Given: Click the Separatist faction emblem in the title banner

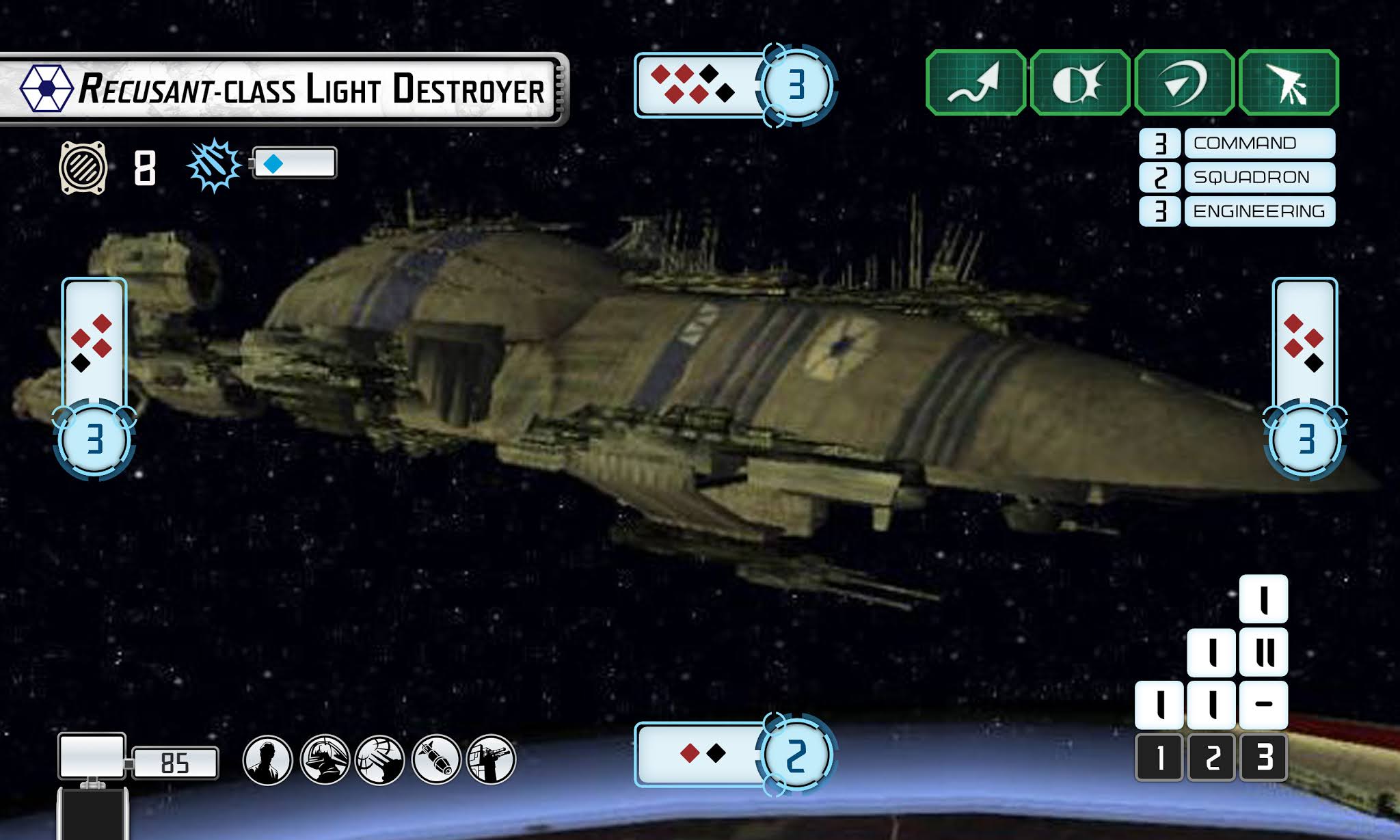Looking at the screenshot, I should click(x=46, y=87).
